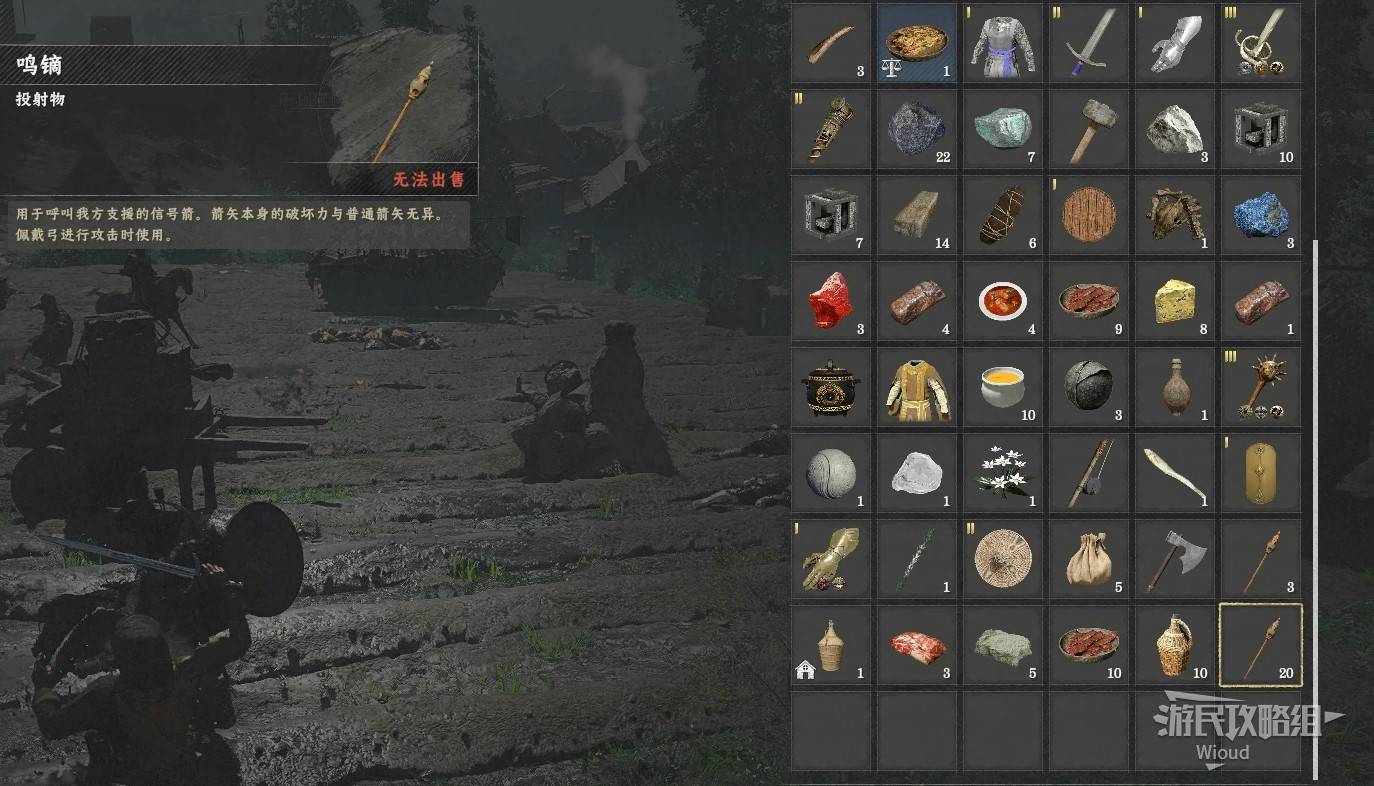
Task: Select the golden oval shield
Action: pyautogui.click(x=1261, y=473)
